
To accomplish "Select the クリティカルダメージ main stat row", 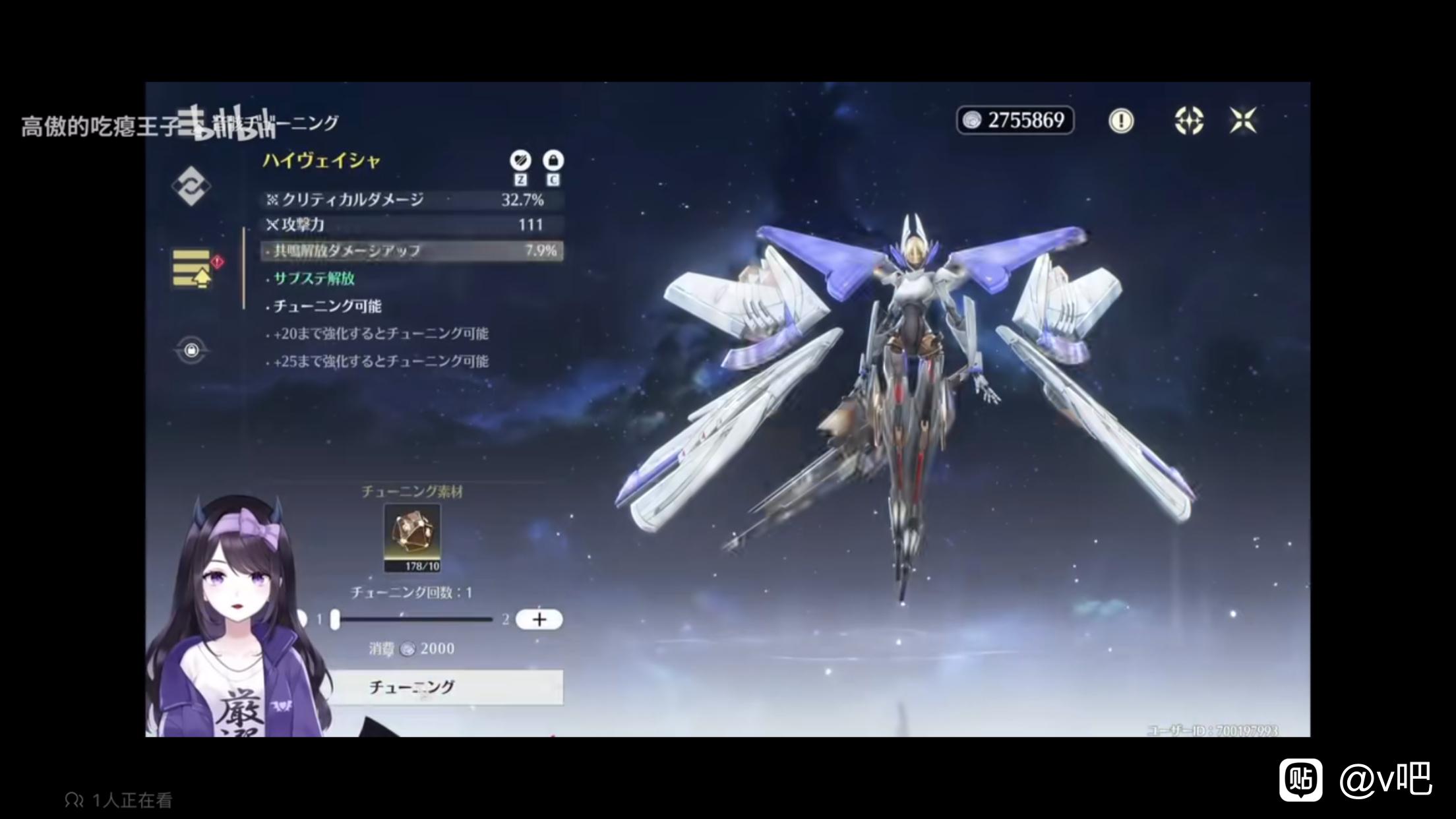I will click(x=413, y=200).
